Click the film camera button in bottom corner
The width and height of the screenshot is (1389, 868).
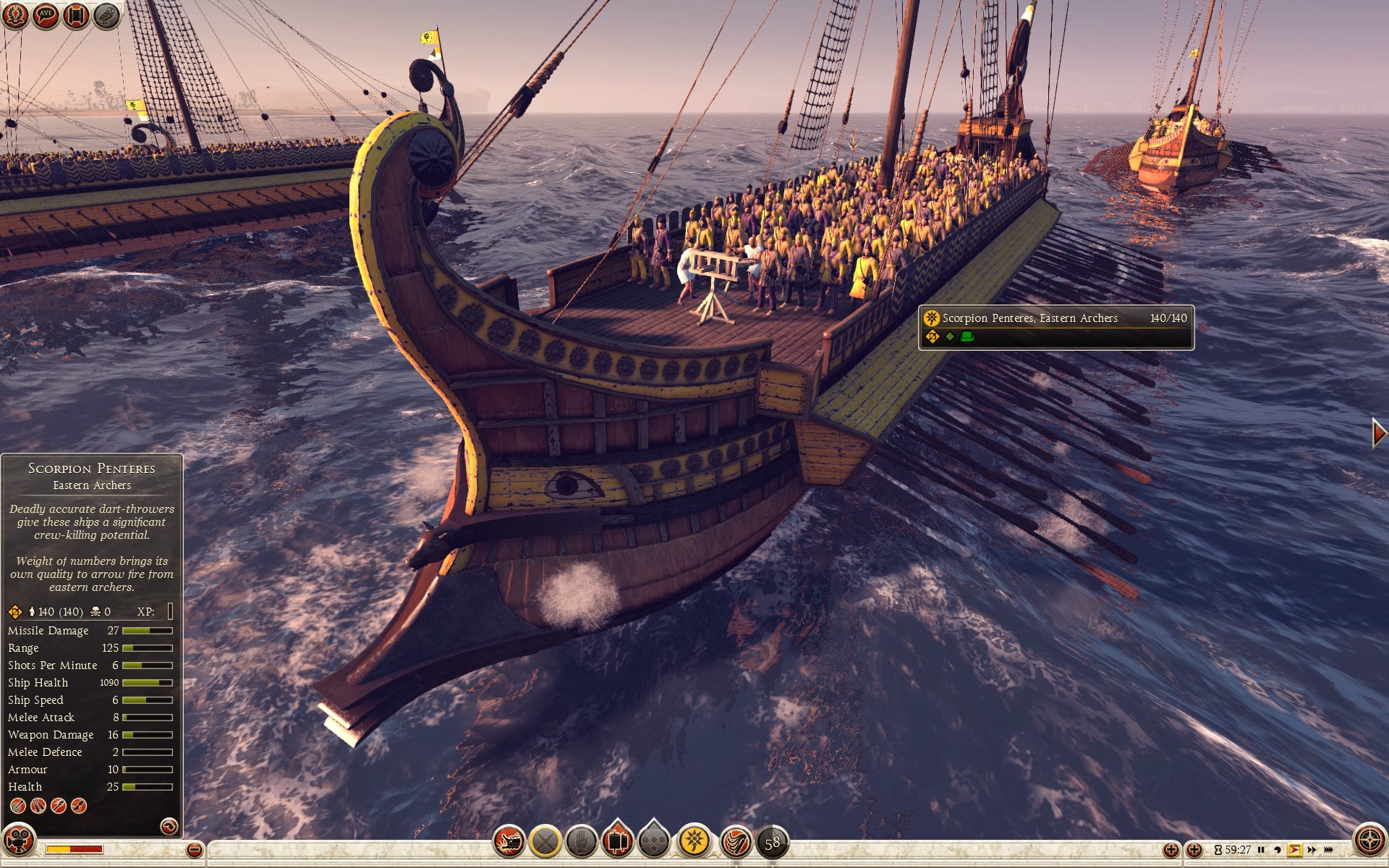pos(18,841)
